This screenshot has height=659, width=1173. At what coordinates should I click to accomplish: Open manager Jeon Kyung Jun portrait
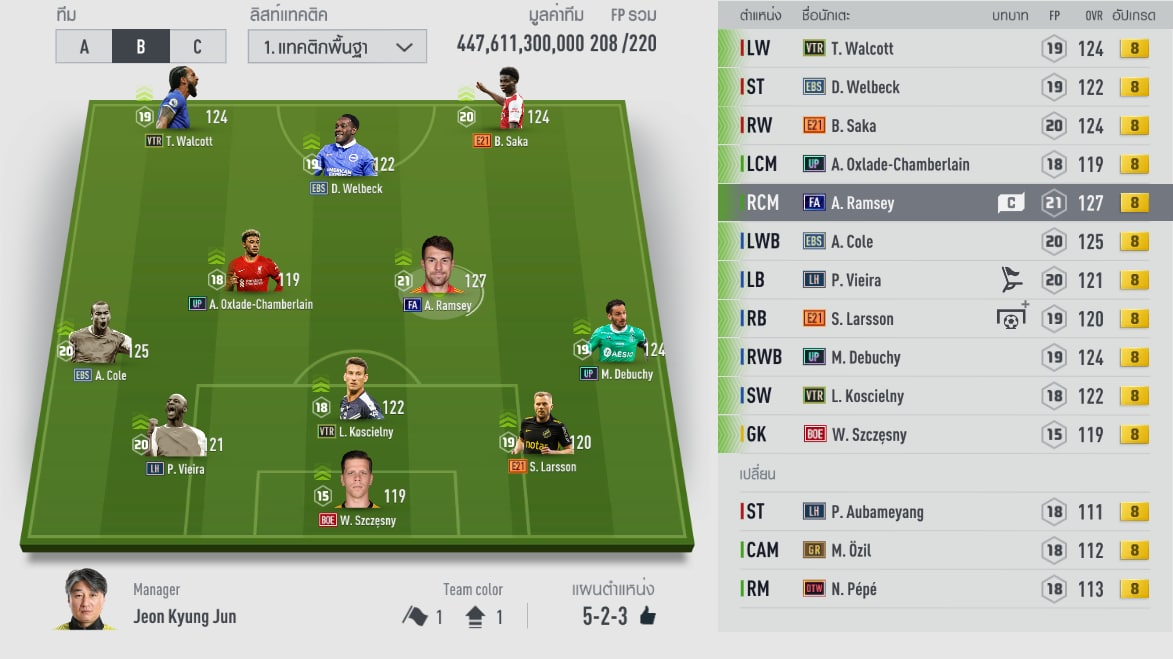point(84,600)
